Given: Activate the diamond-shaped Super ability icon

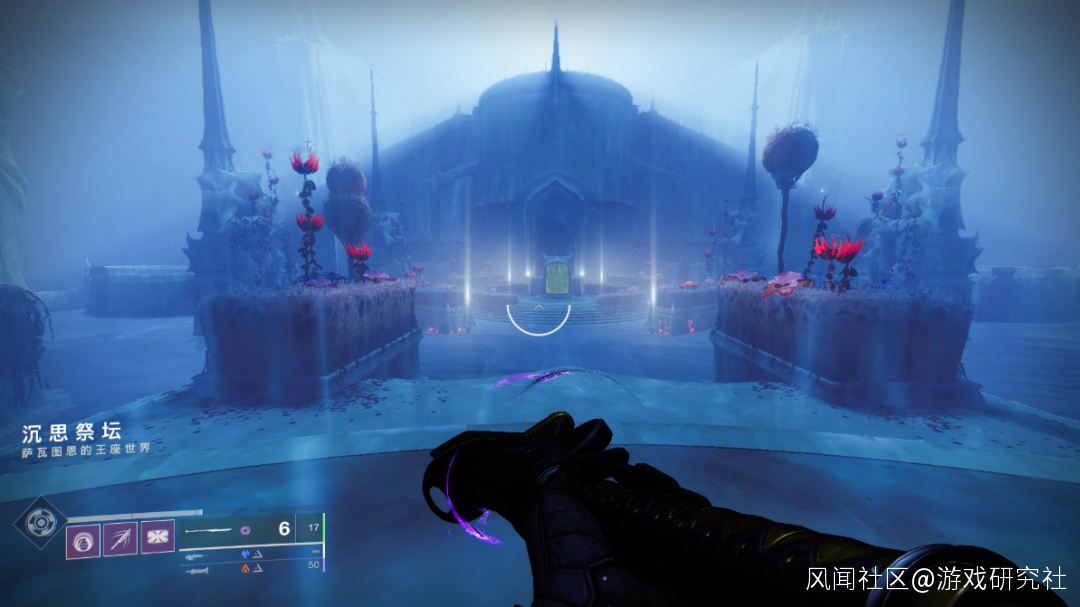Looking at the screenshot, I should pos(40,522).
